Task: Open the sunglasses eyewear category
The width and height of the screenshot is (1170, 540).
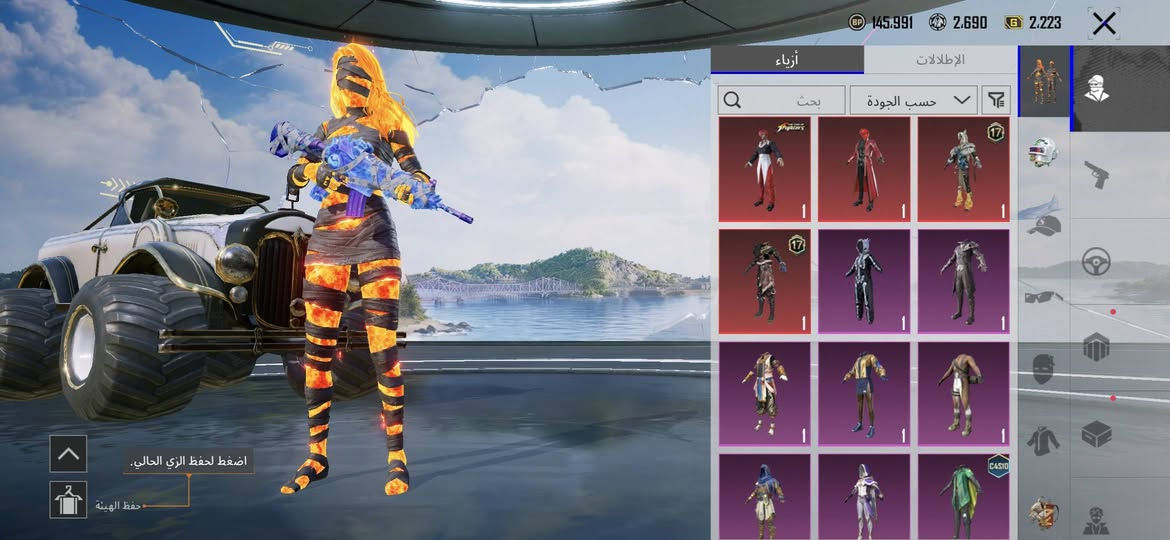Action: (1044, 296)
